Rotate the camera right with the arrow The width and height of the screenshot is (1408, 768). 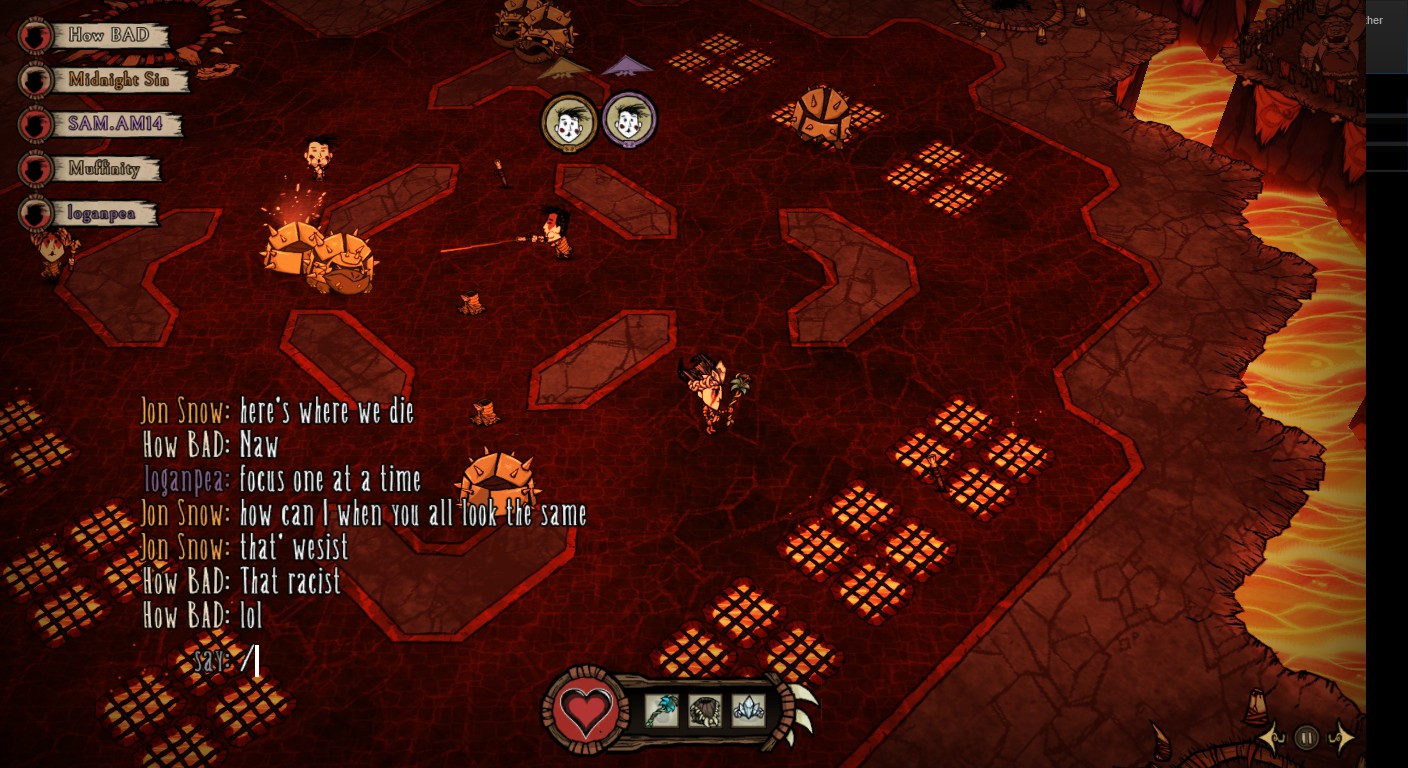[1341, 738]
